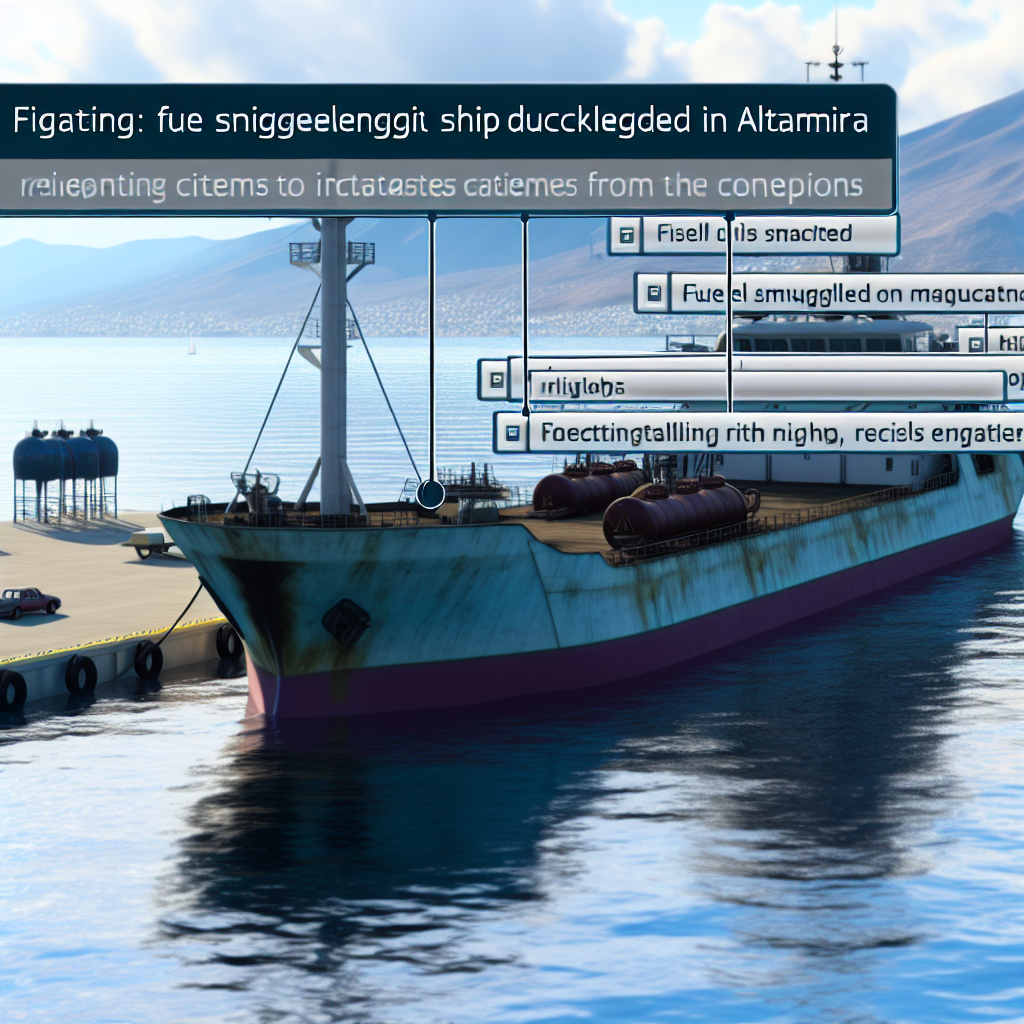Tick the box next to "Fueel smuggled"

point(654,294)
